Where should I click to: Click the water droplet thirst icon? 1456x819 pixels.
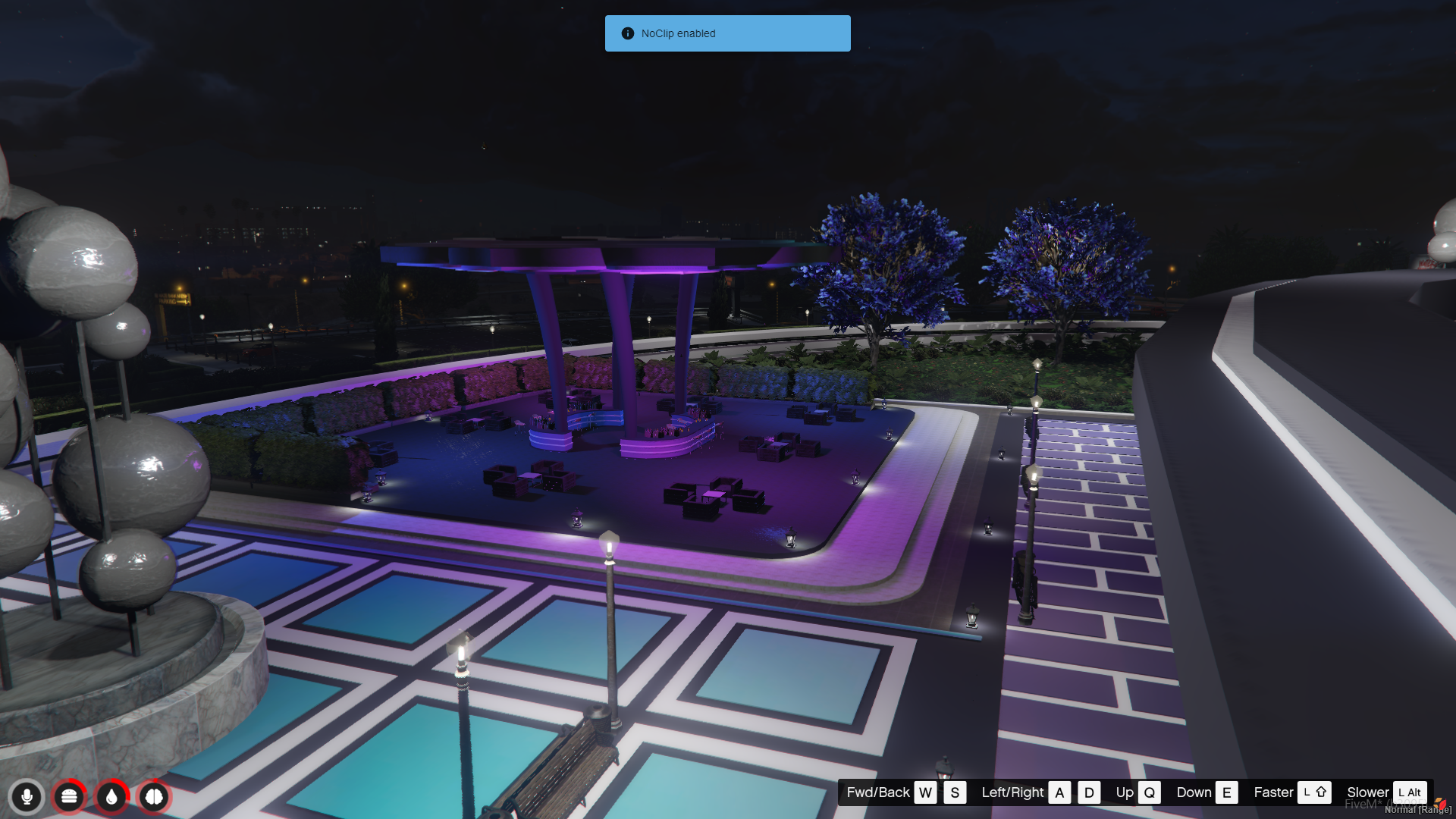(111, 797)
